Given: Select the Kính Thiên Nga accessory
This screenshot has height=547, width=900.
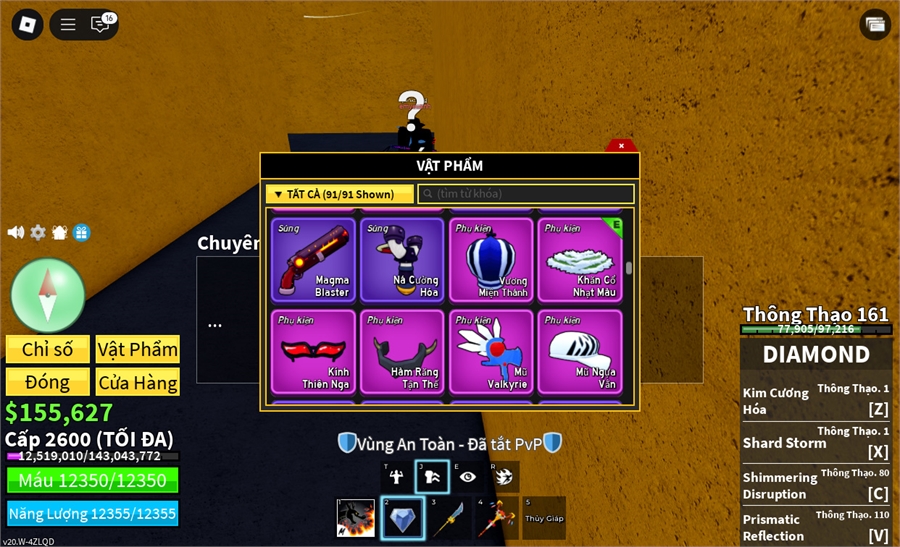Looking at the screenshot, I should tap(313, 351).
